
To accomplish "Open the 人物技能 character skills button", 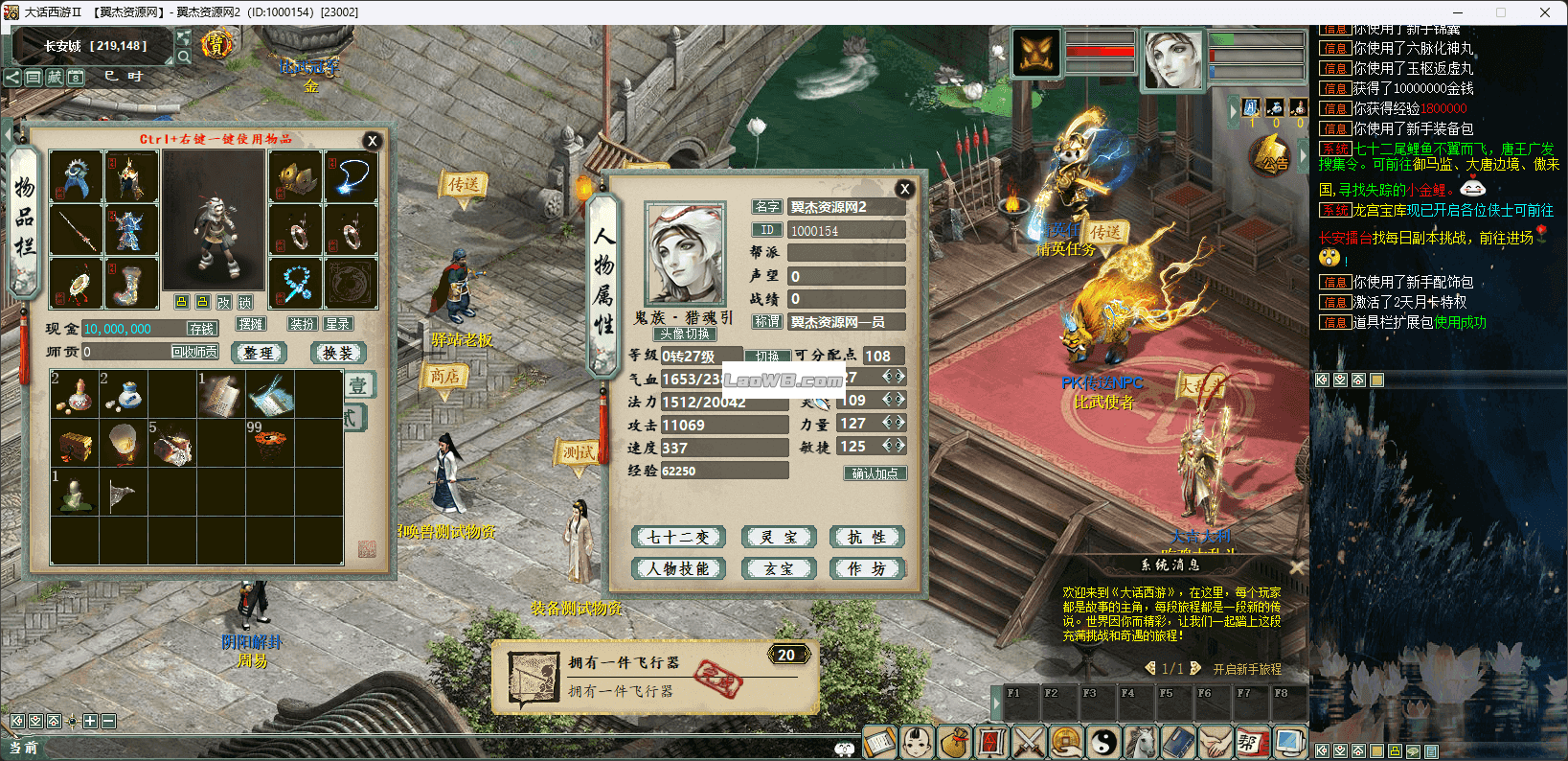I will click(678, 568).
